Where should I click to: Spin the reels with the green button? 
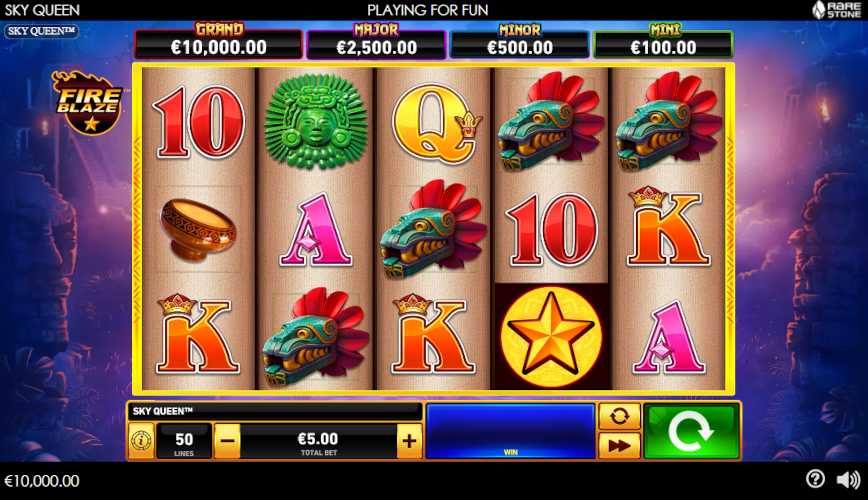pyautogui.click(x=691, y=431)
